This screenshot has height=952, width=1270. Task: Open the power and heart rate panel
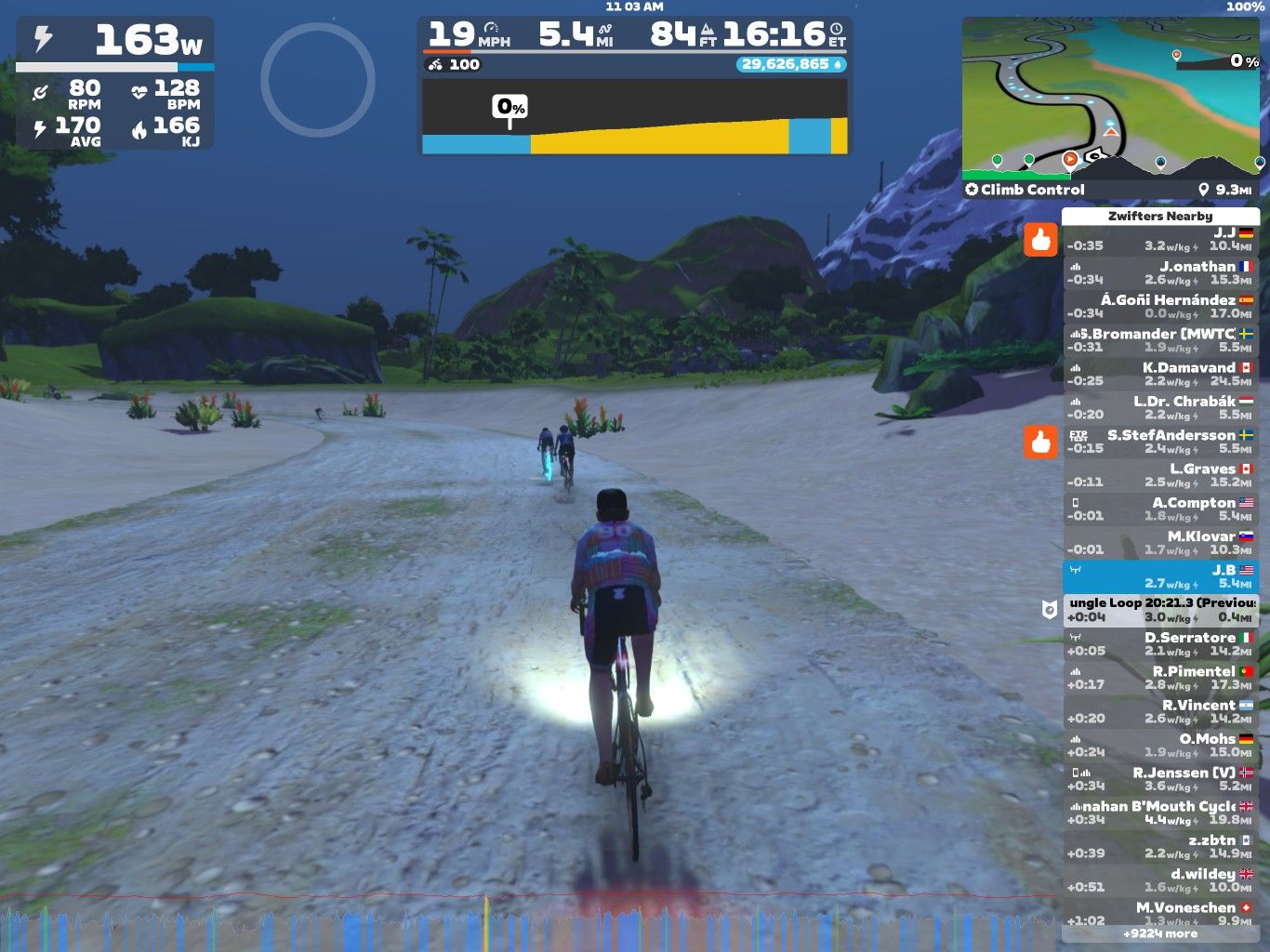coord(115,84)
